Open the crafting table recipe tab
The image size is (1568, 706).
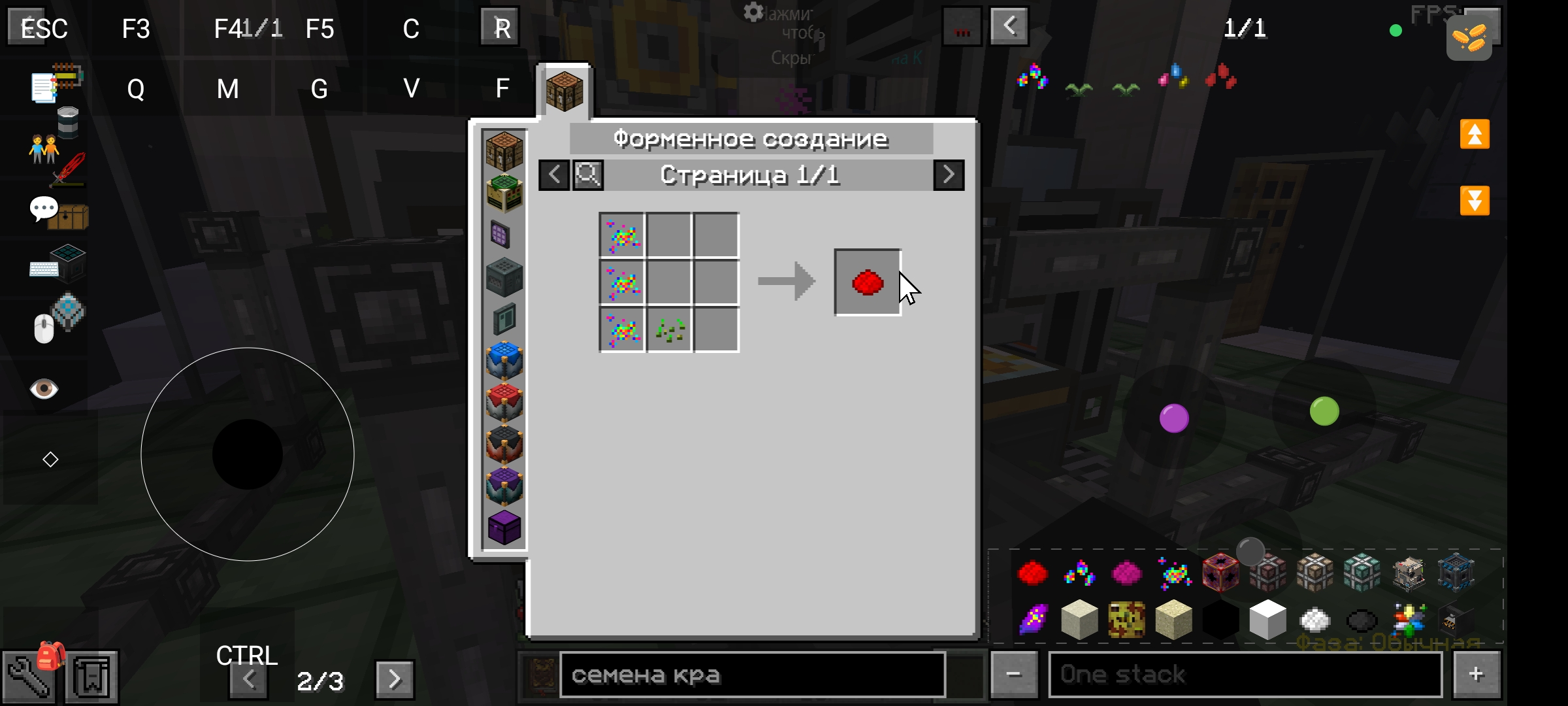point(564,92)
